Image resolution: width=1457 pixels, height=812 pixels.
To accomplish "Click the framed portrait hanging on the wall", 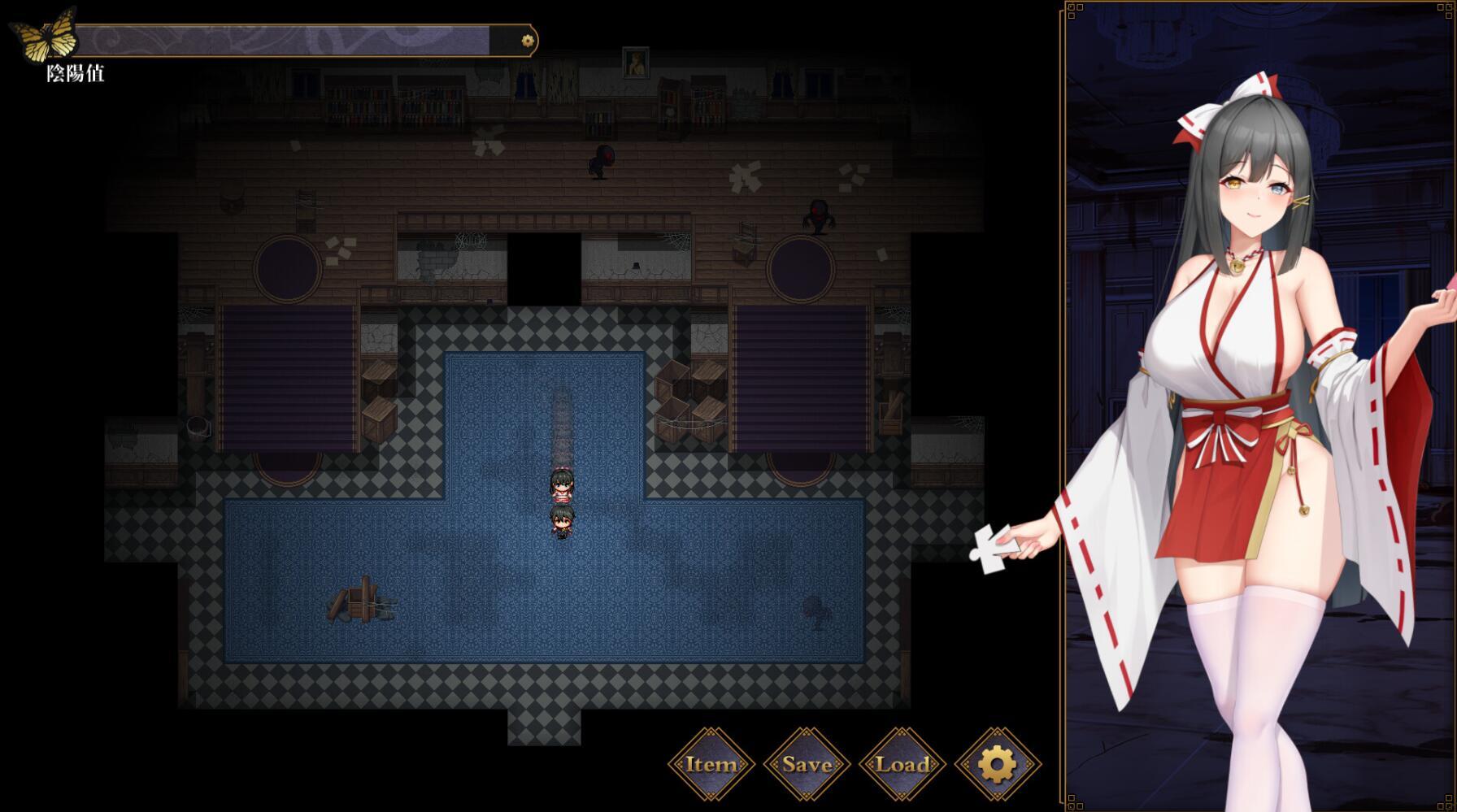I will [x=635, y=61].
